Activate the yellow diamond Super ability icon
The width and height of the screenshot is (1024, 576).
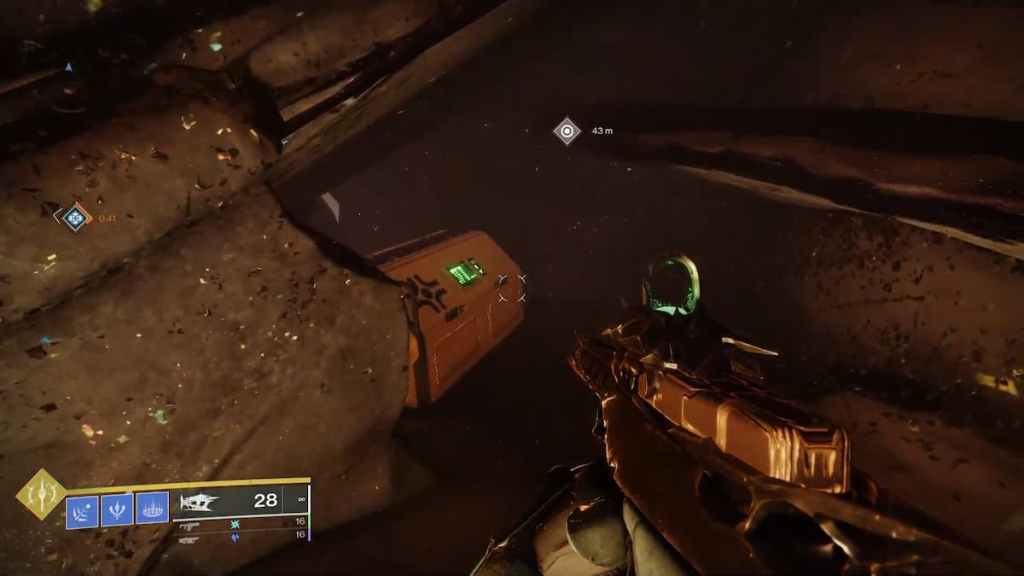point(41,494)
